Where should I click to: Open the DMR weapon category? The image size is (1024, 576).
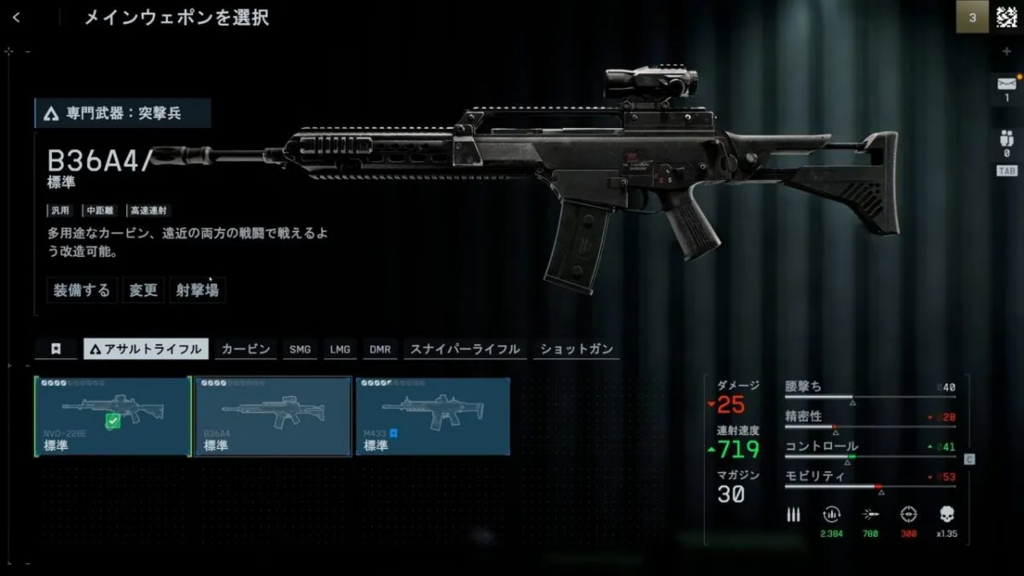(x=380, y=349)
